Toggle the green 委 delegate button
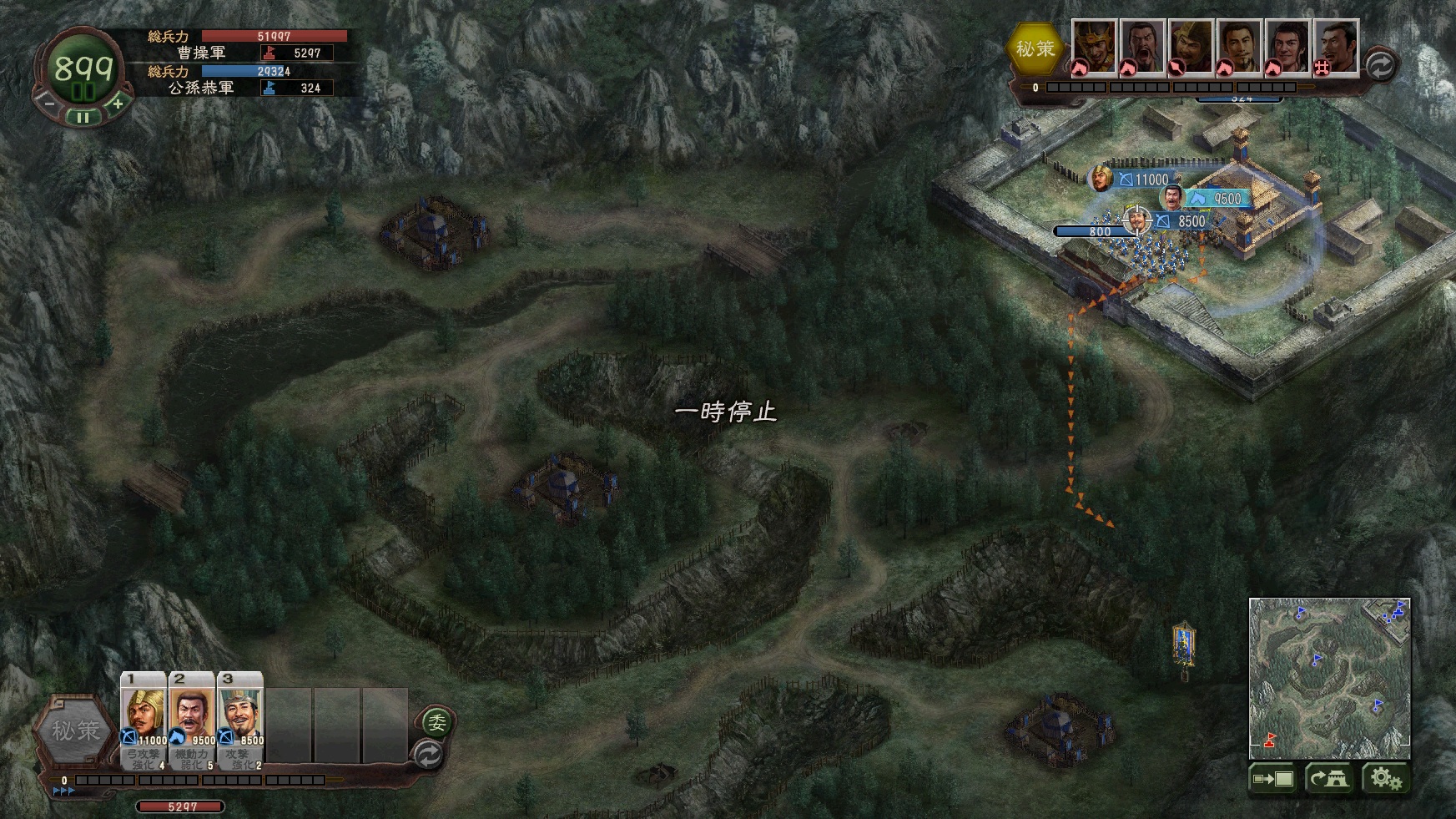The image size is (1456, 819). (x=436, y=721)
